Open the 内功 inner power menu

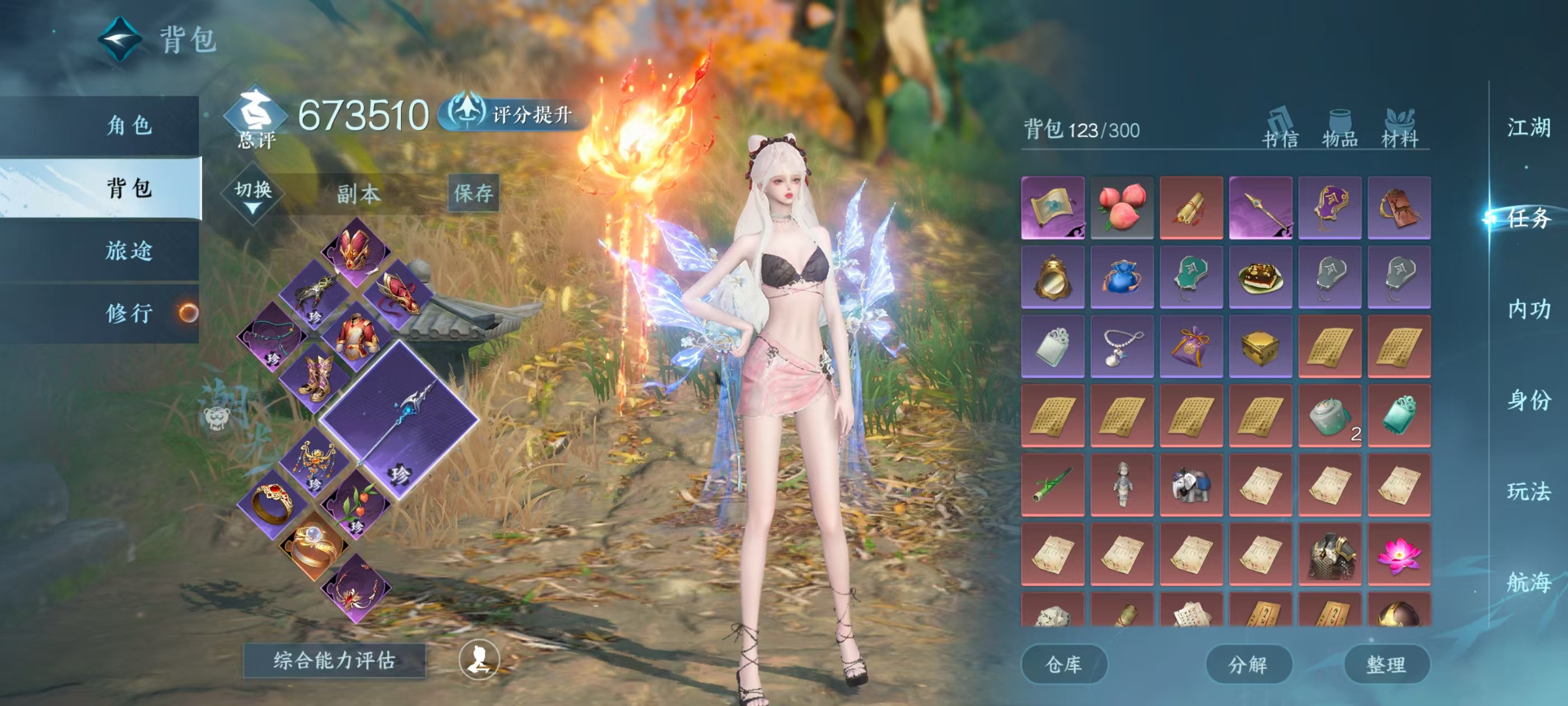1528,309
